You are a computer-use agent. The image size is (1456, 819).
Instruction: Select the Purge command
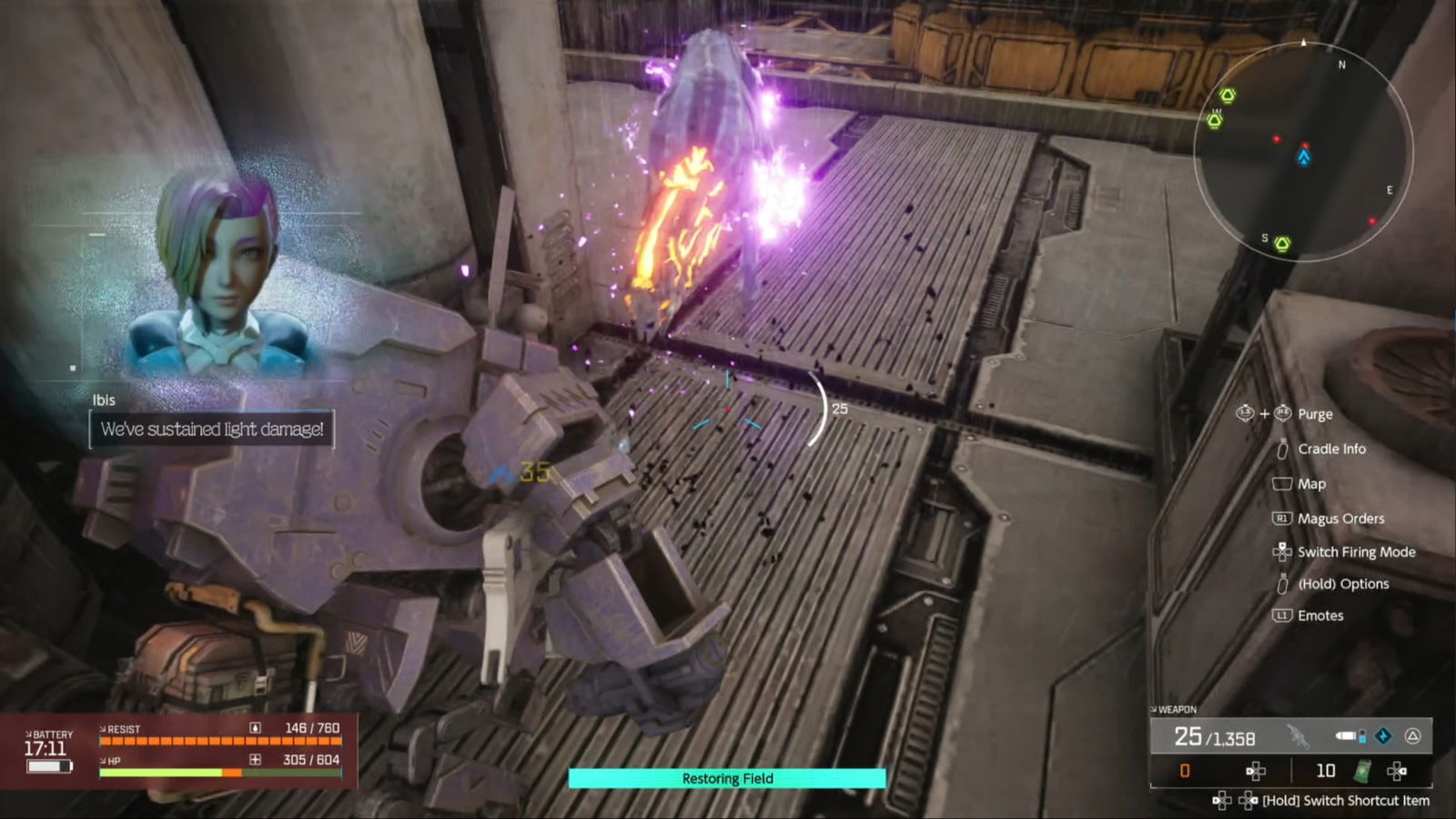[x=1315, y=414]
